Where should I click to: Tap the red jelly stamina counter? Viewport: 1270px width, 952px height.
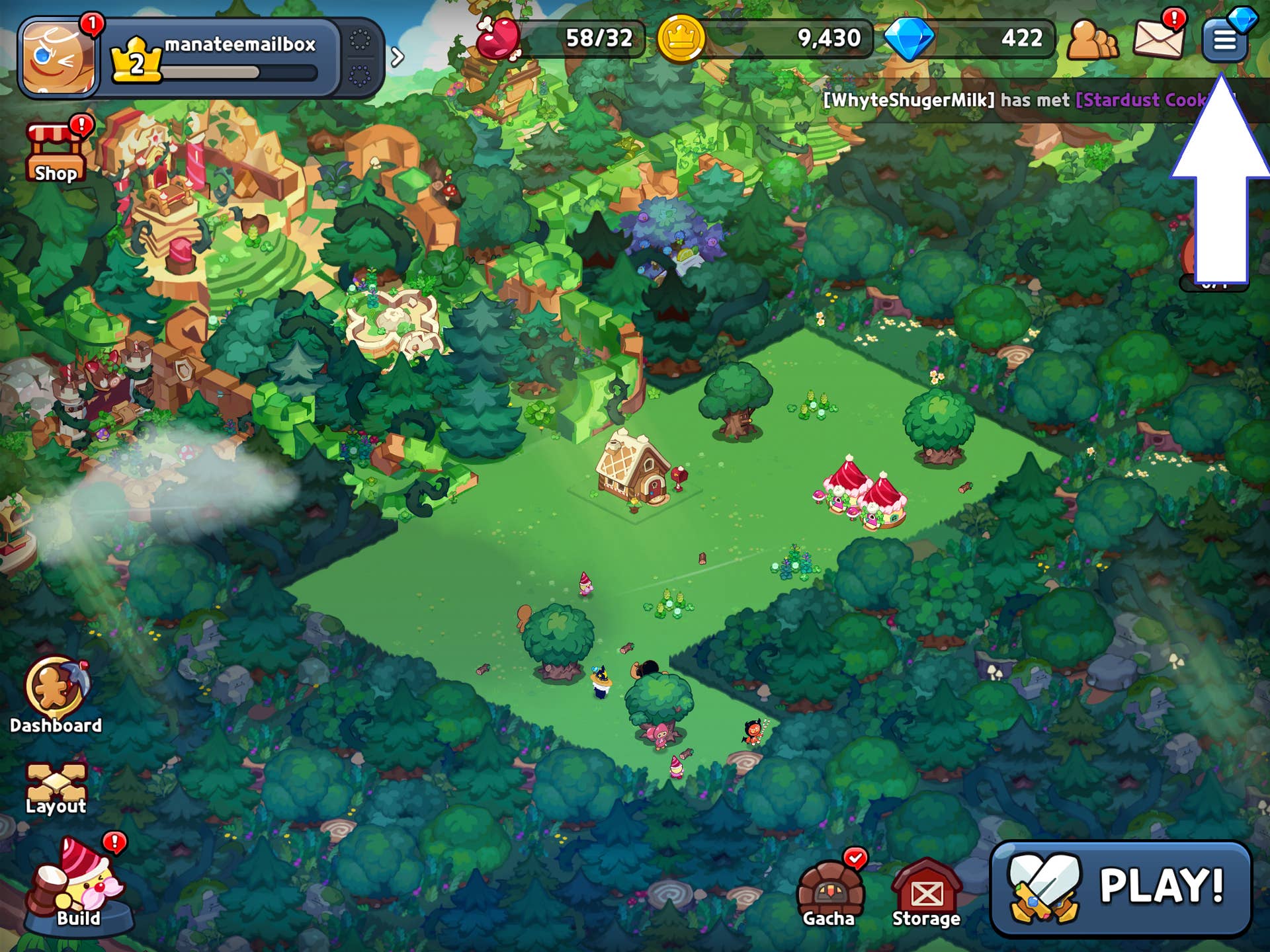561,38
